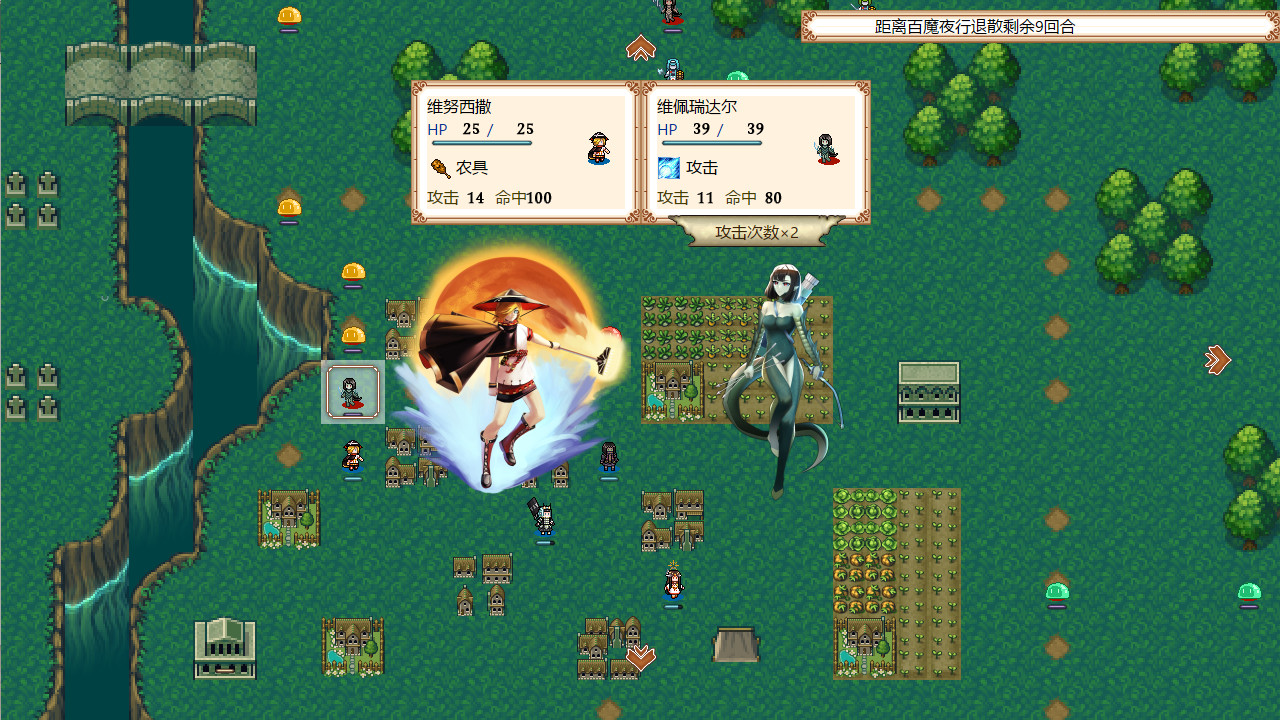Click the orange right arrow on map edge
The width and height of the screenshot is (1280, 720).
(1216, 360)
